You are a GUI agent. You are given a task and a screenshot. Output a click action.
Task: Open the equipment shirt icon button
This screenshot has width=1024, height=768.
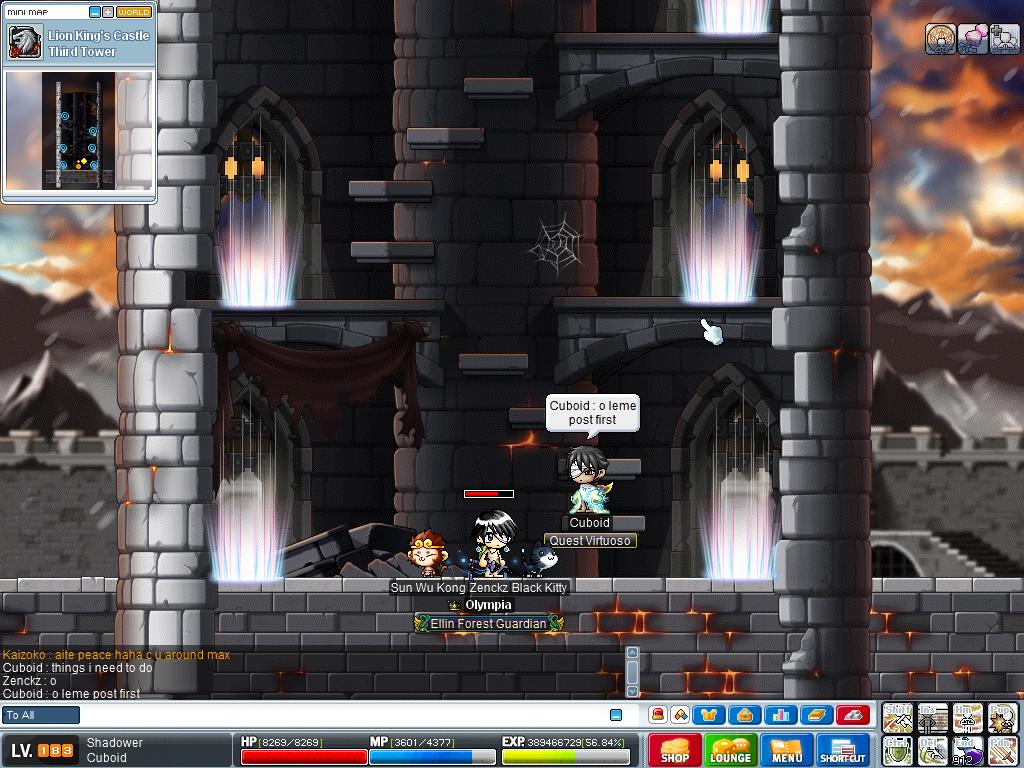tap(710, 715)
